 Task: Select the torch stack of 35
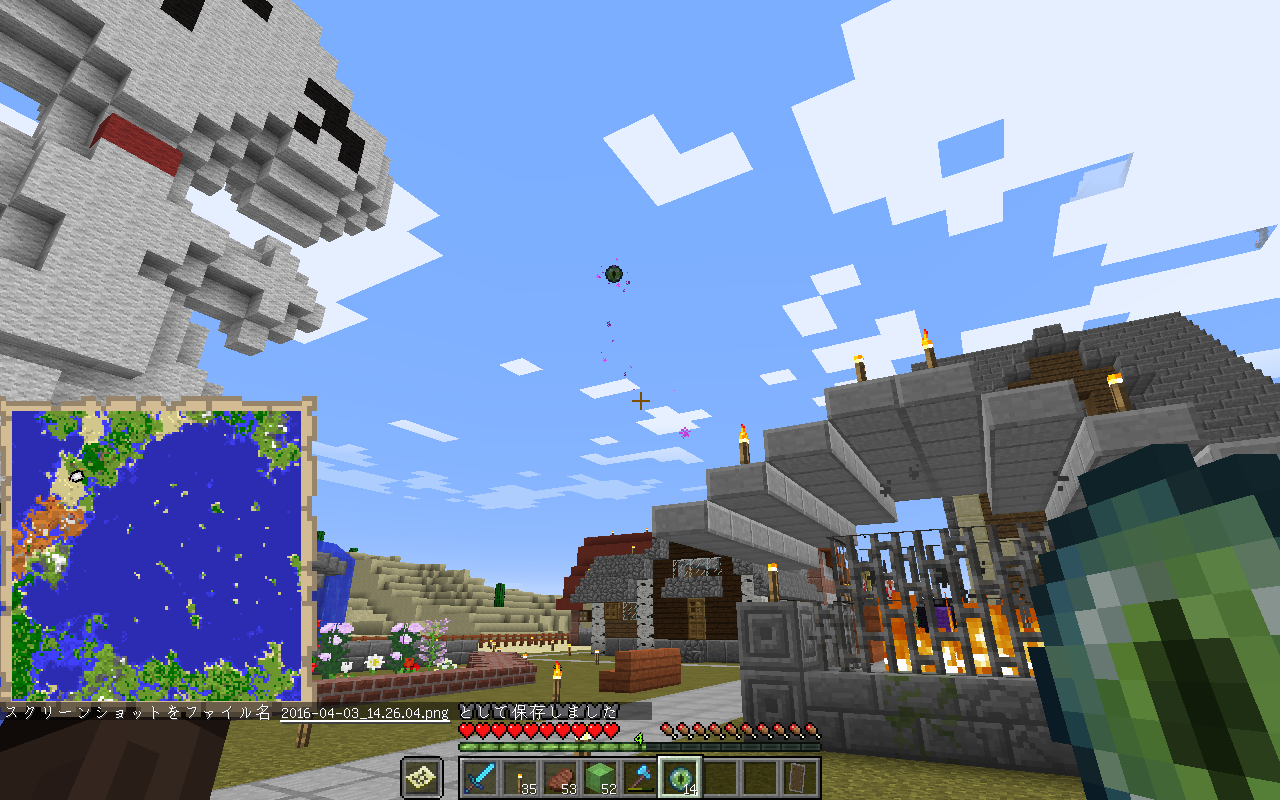521,777
